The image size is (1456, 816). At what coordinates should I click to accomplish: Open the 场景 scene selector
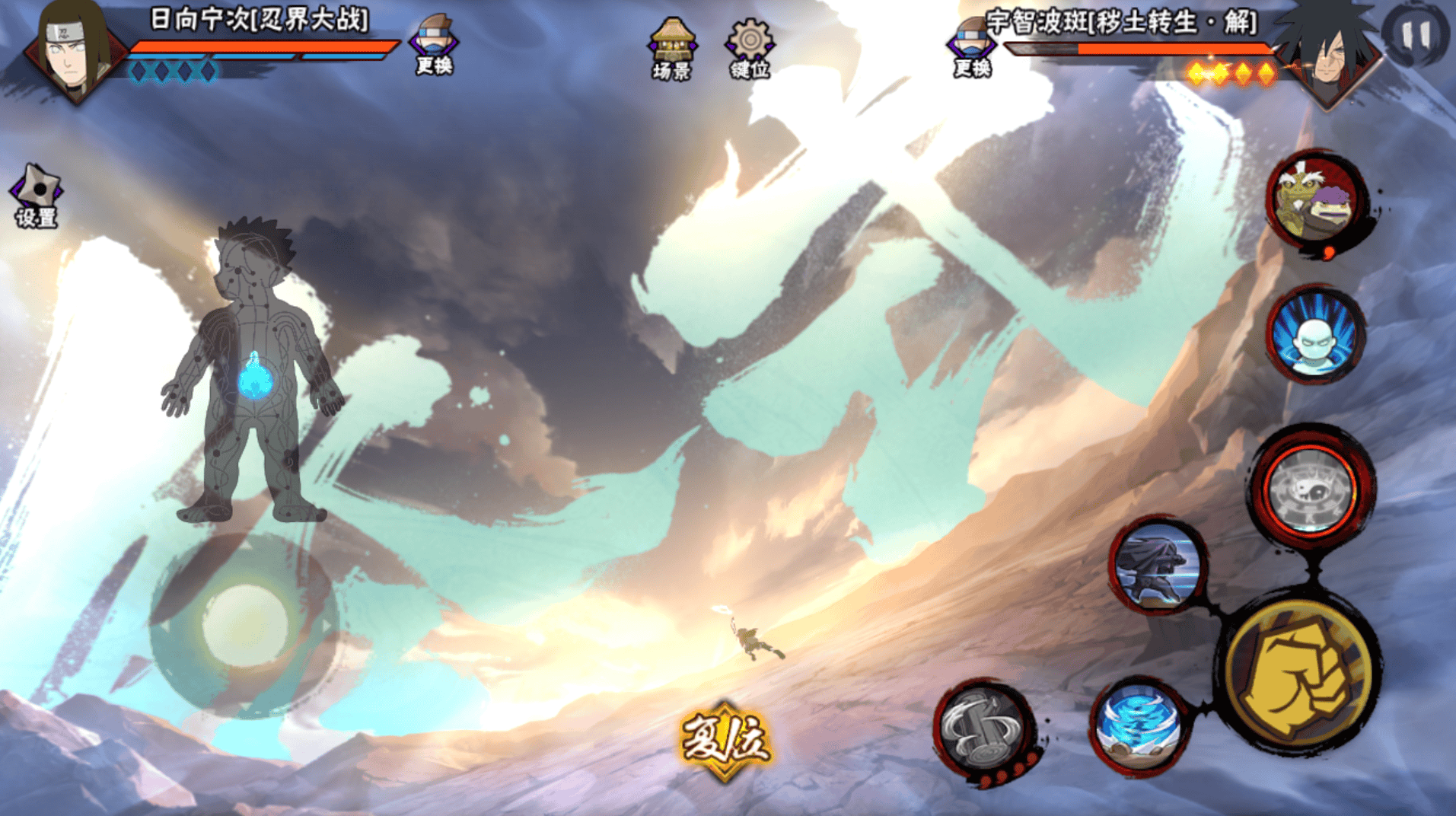point(671,49)
